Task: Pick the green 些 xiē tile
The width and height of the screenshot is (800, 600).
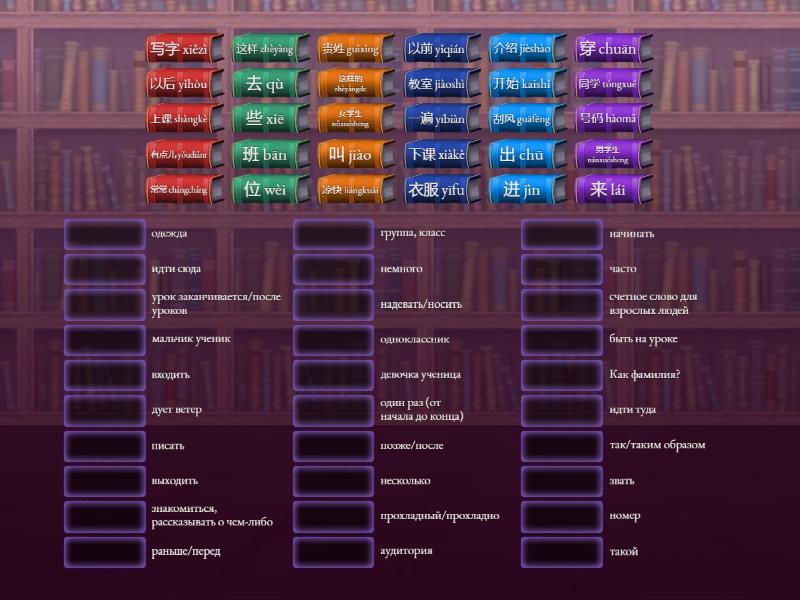Action: point(265,119)
